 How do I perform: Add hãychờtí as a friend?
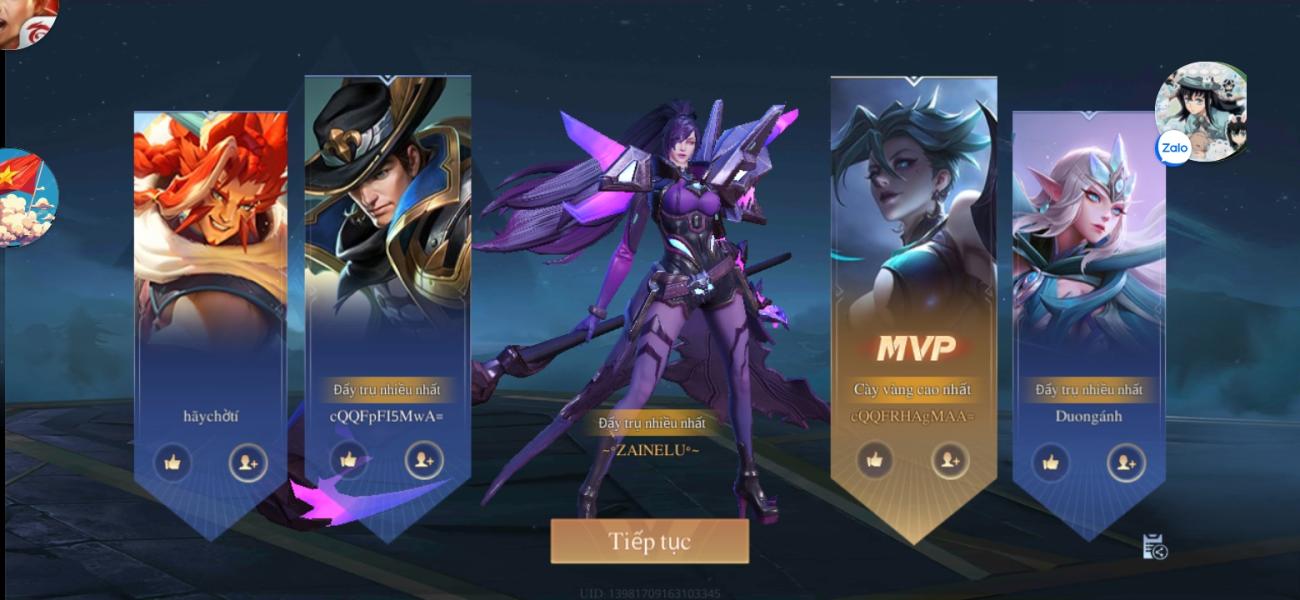pyautogui.click(x=248, y=462)
